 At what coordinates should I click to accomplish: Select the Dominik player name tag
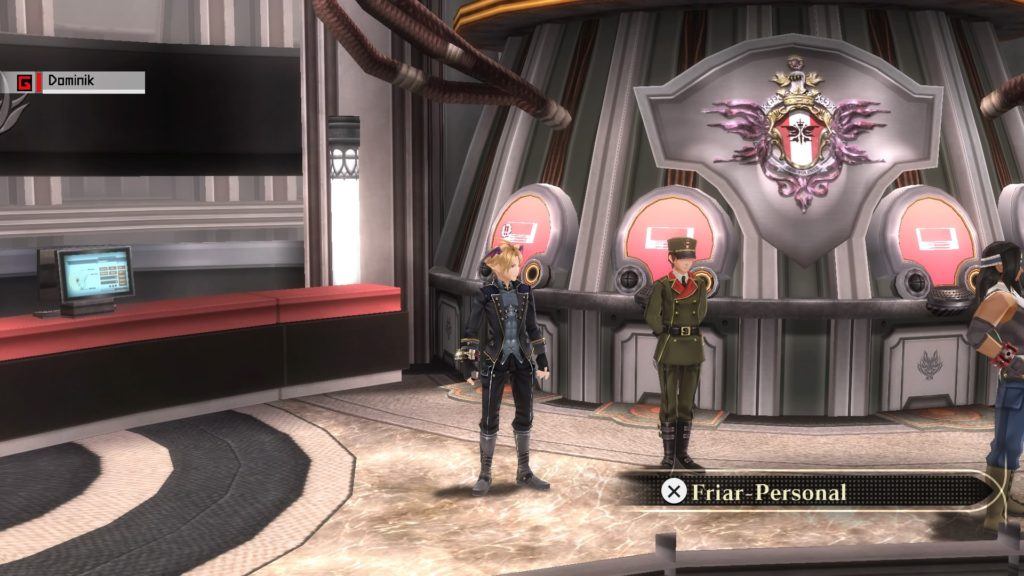[80, 82]
